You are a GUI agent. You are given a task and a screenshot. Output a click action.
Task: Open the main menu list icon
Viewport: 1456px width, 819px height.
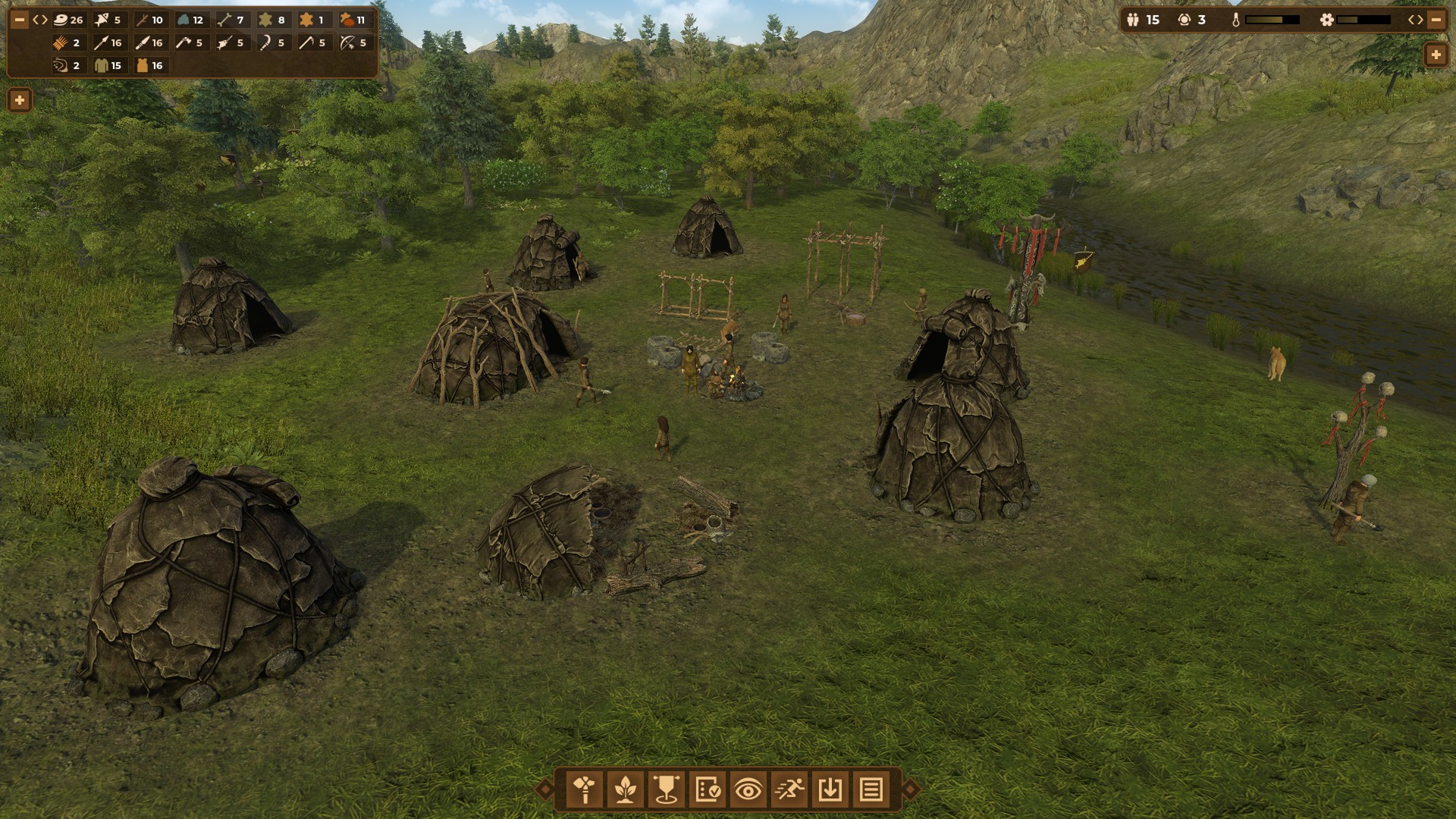point(871,789)
